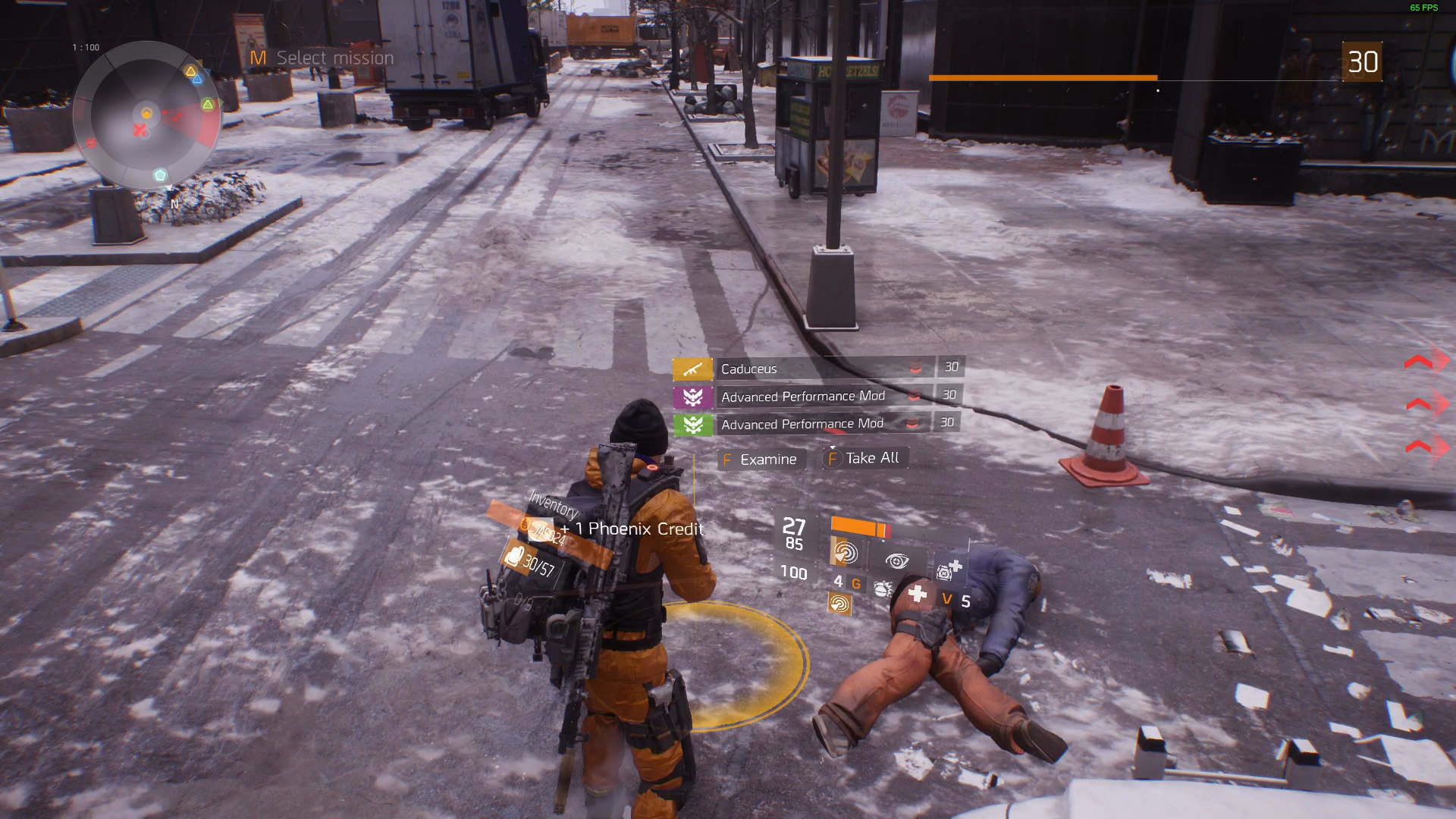The height and width of the screenshot is (819, 1456).
Task: Use the medkit cross icon
Action: (918, 593)
